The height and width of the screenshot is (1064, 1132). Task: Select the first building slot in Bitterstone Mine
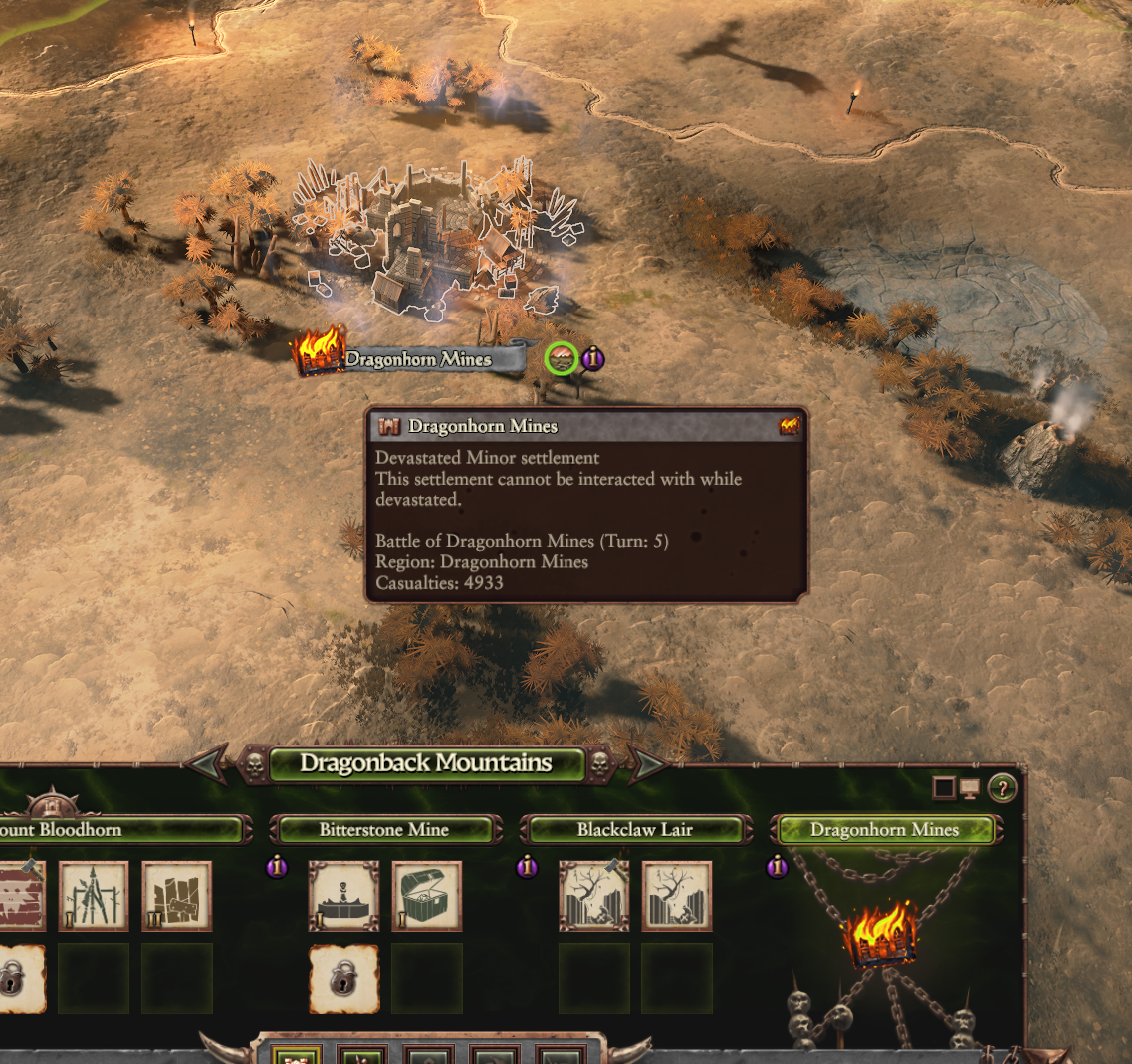click(343, 896)
